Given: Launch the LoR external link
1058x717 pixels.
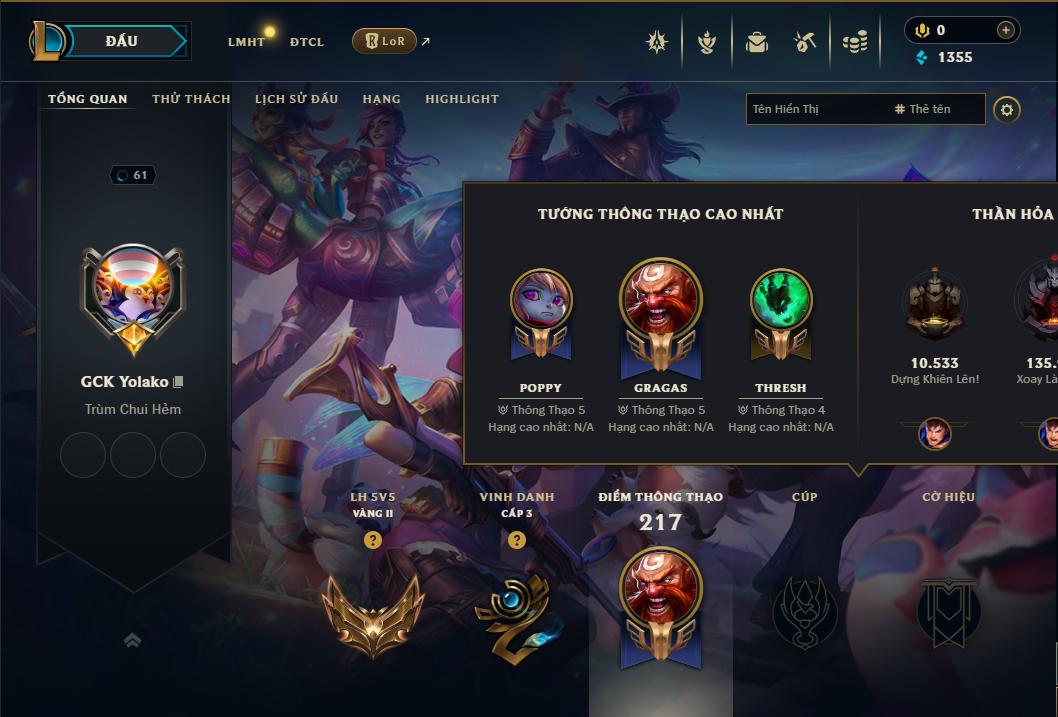Looking at the screenshot, I should pos(385,41).
